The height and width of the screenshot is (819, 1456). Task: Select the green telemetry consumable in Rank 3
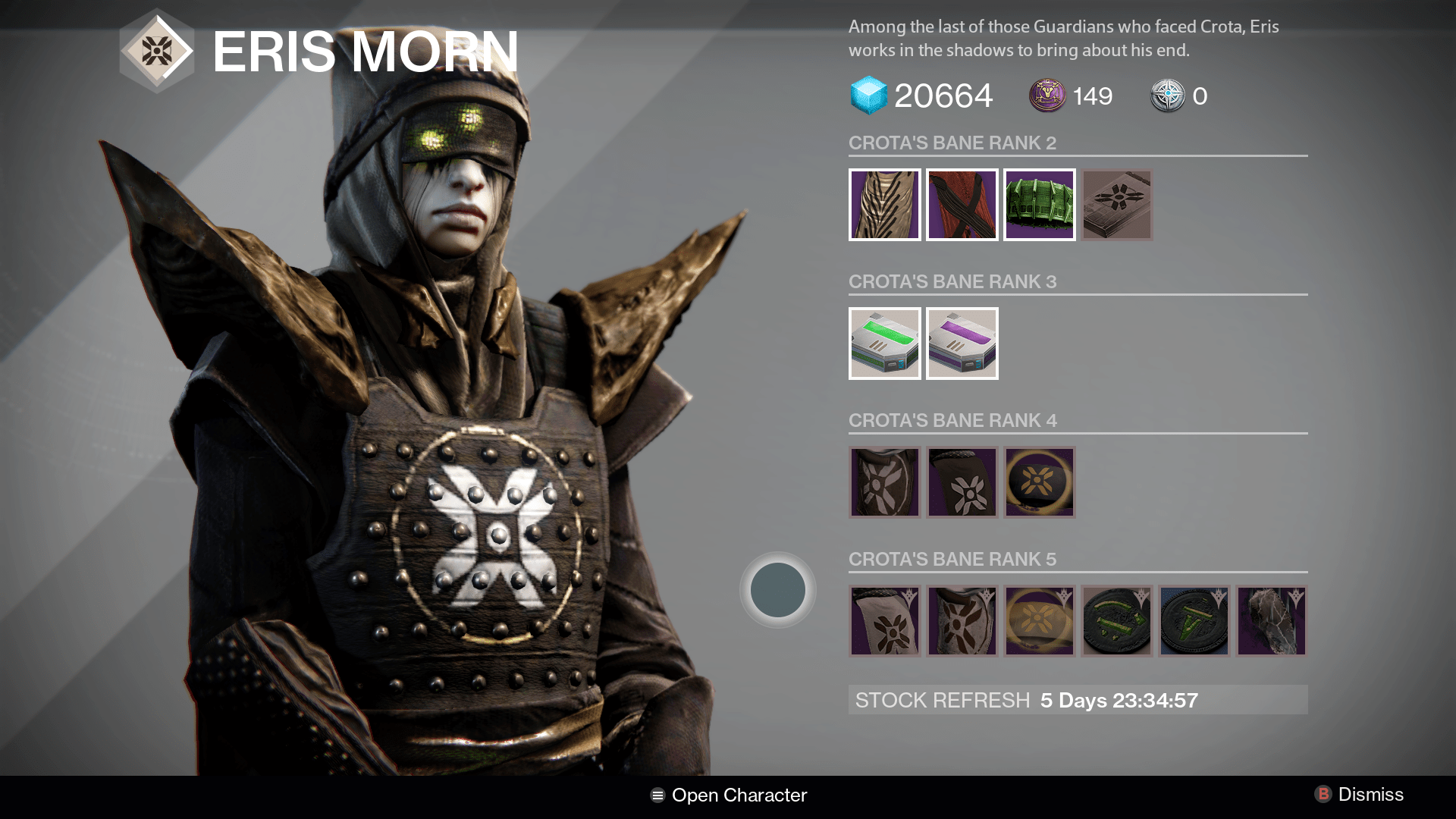884,343
